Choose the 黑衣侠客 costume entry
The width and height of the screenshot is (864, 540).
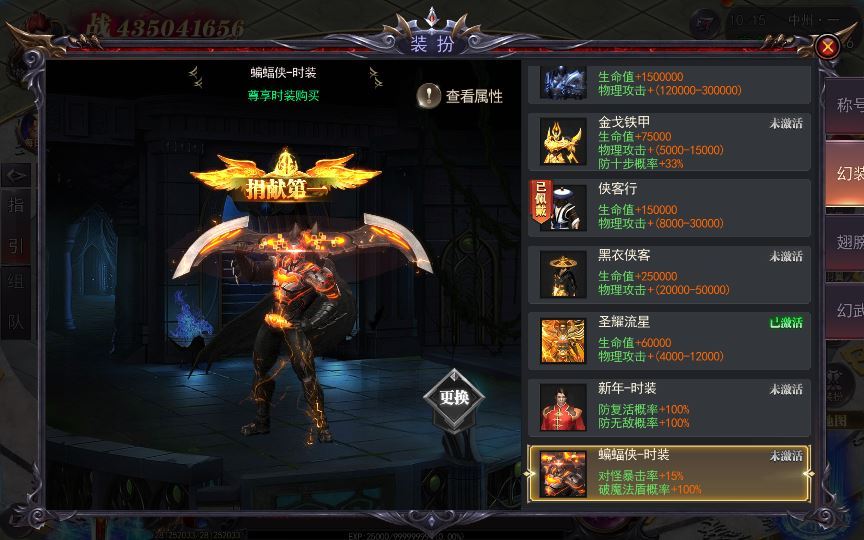[669, 273]
